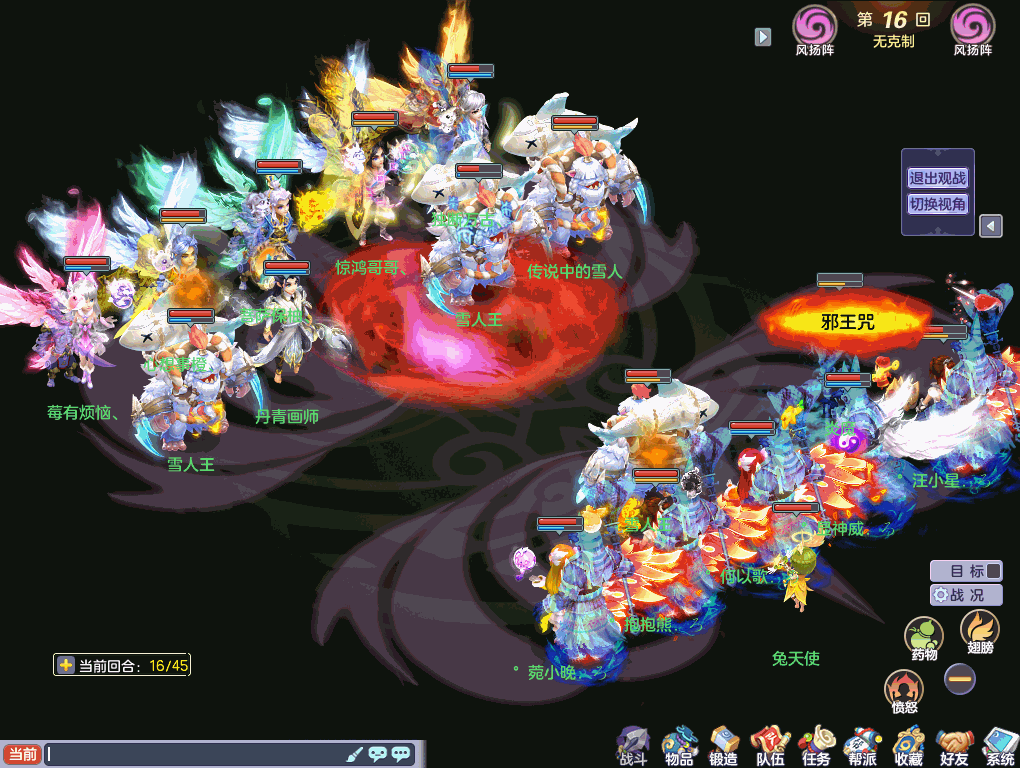Click the 退出观战 exit spectating button
This screenshot has height=768, width=1020.
click(937, 178)
